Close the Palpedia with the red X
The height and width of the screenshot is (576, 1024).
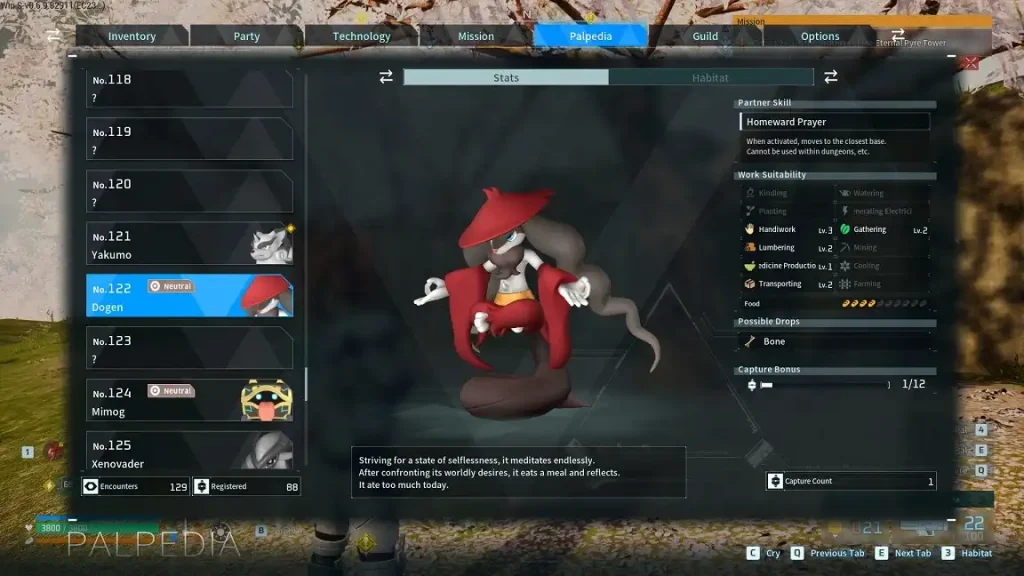point(969,63)
